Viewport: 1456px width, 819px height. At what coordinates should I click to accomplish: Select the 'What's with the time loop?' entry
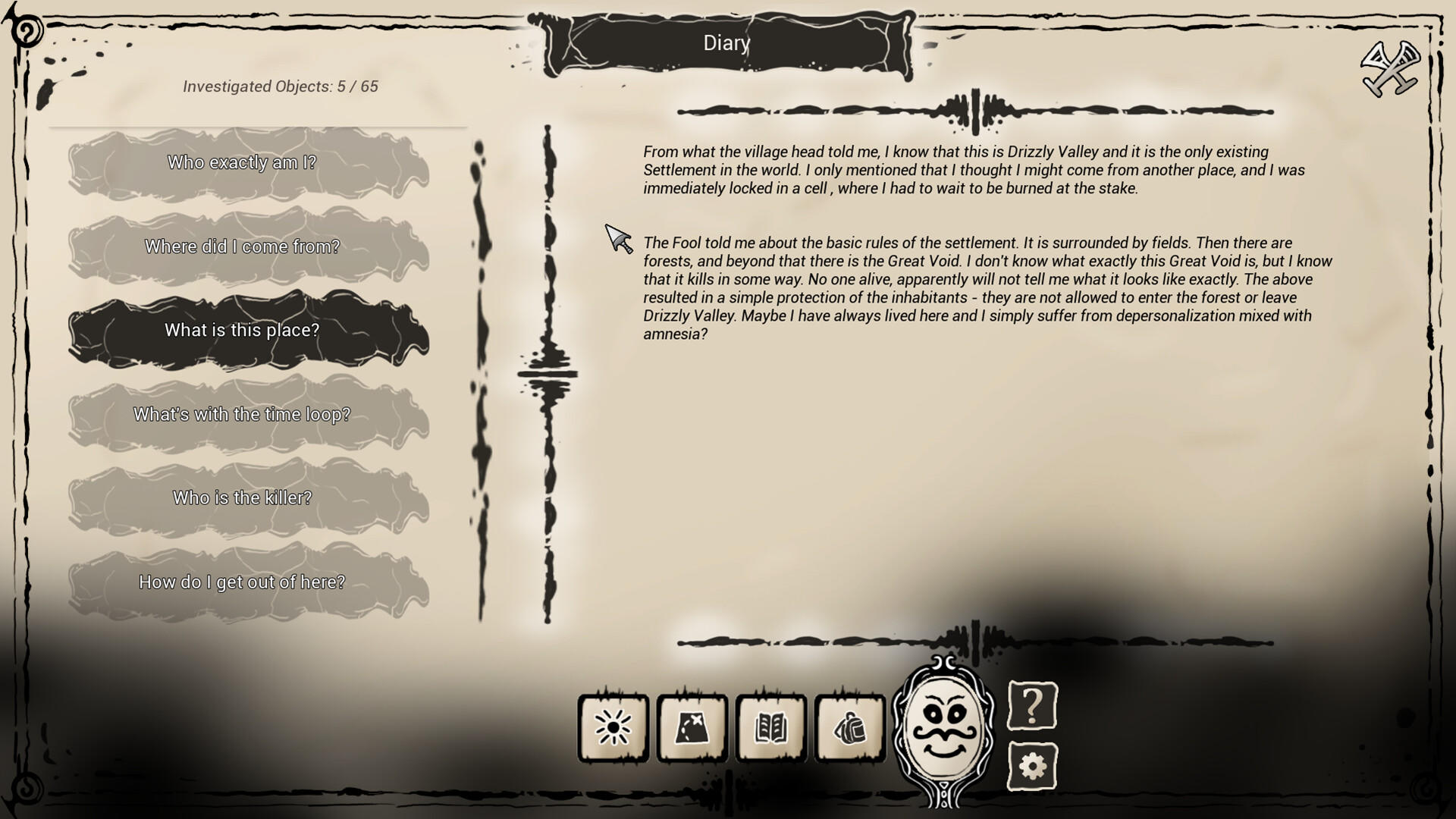click(x=242, y=415)
